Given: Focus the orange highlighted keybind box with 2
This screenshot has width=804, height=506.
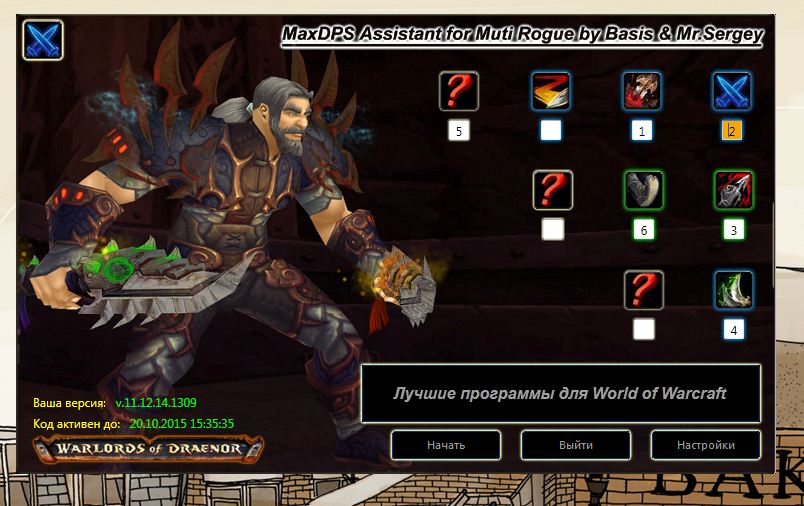Looking at the screenshot, I should coord(733,130).
